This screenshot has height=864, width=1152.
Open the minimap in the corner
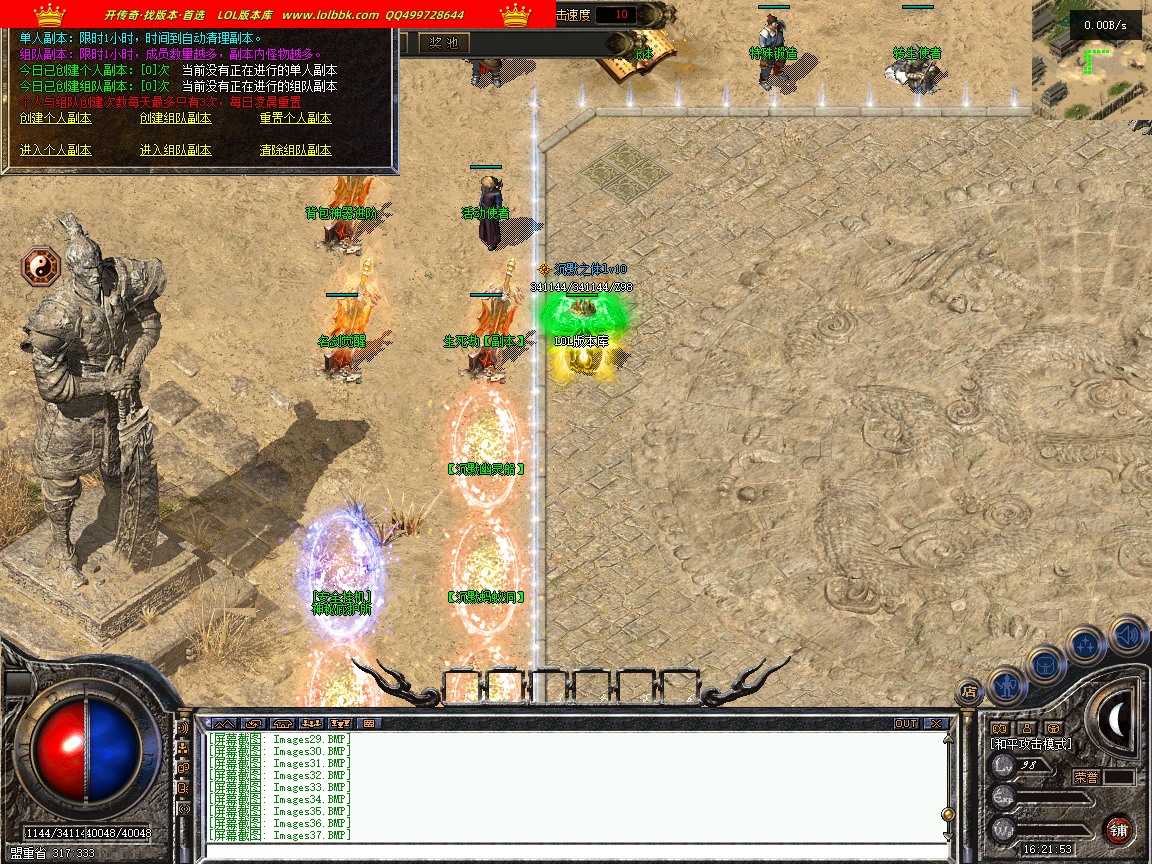[1091, 60]
